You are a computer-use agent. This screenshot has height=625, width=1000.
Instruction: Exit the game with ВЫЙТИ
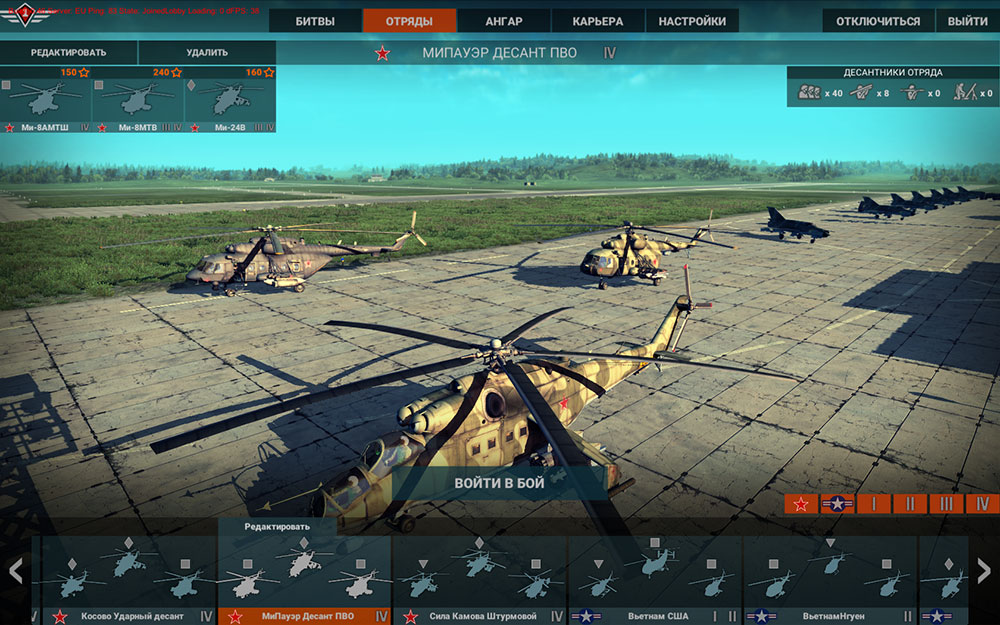coord(967,21)
